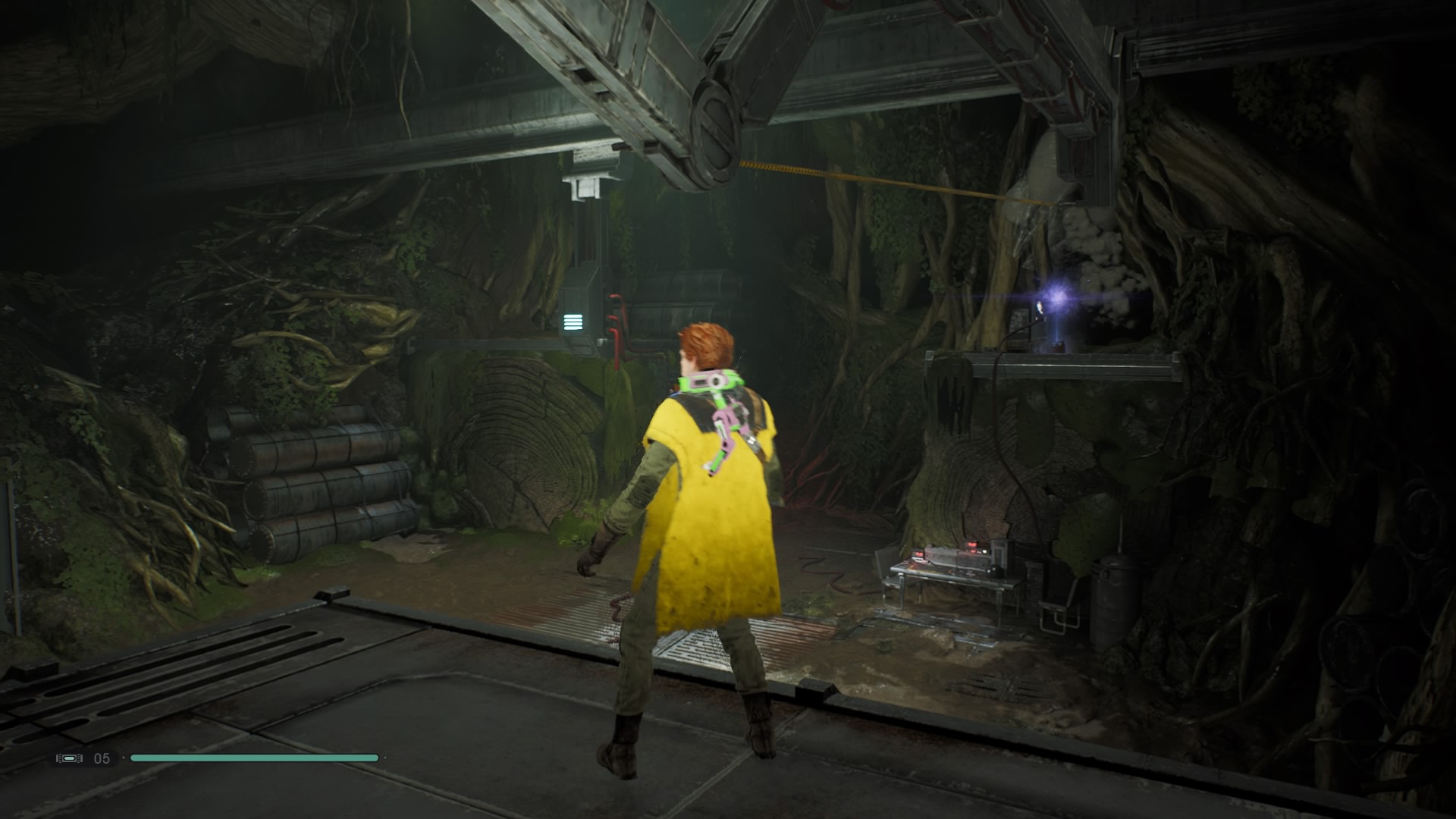Click the stim canister icon
Image resolution: width=1456 pixels, height=819 pixels.
tap(70, 757)
